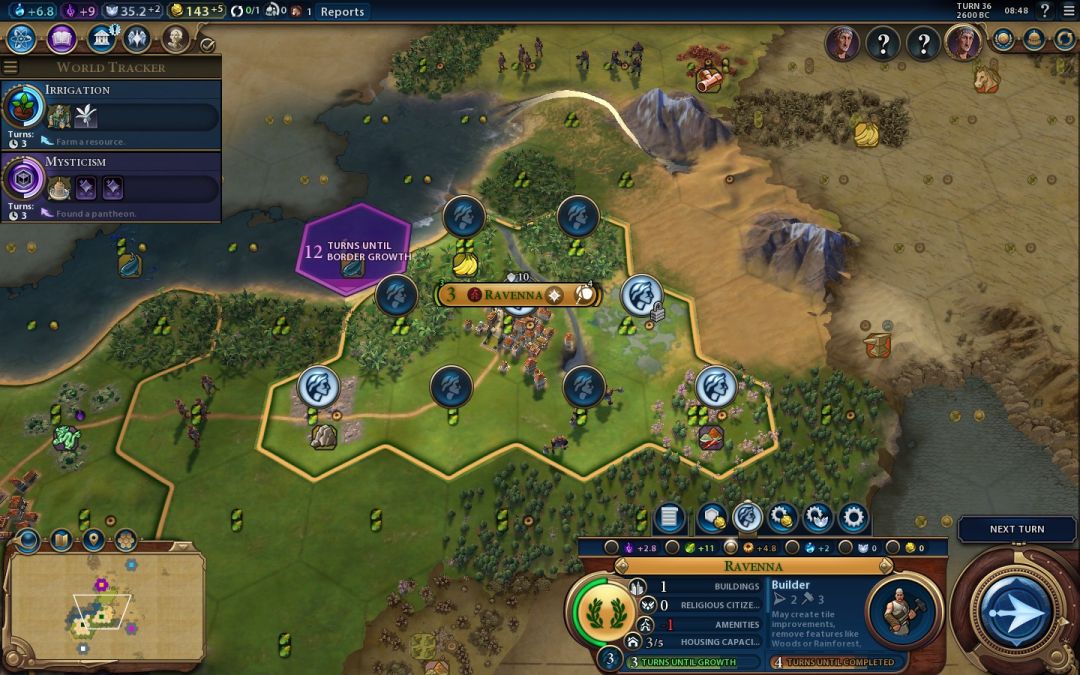Image resolution: width=1080 pixels, height=675 pixels.
Task: Open the Reports panel
Action: coord(342,12)
